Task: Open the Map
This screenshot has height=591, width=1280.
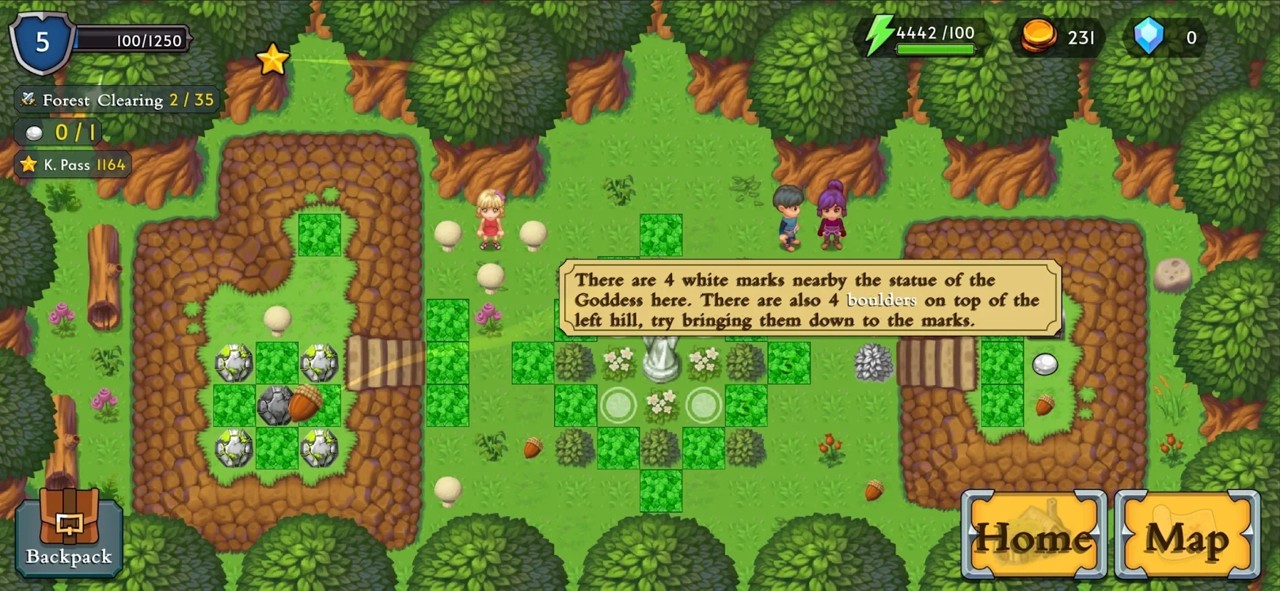Action: pos(1187,535)
